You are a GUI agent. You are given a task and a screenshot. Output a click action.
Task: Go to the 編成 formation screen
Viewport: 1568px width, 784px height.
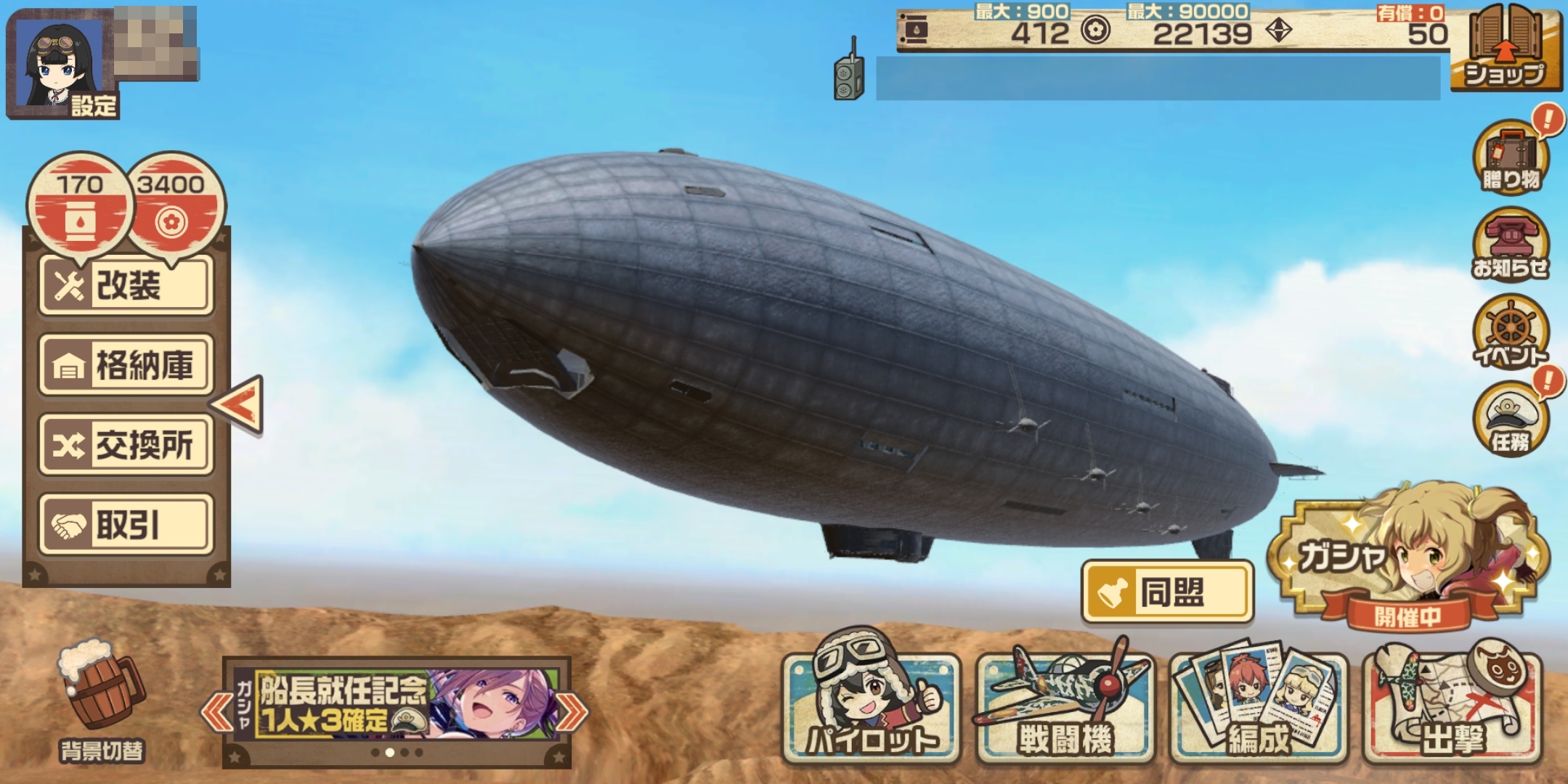click(x=1259, y=706)
